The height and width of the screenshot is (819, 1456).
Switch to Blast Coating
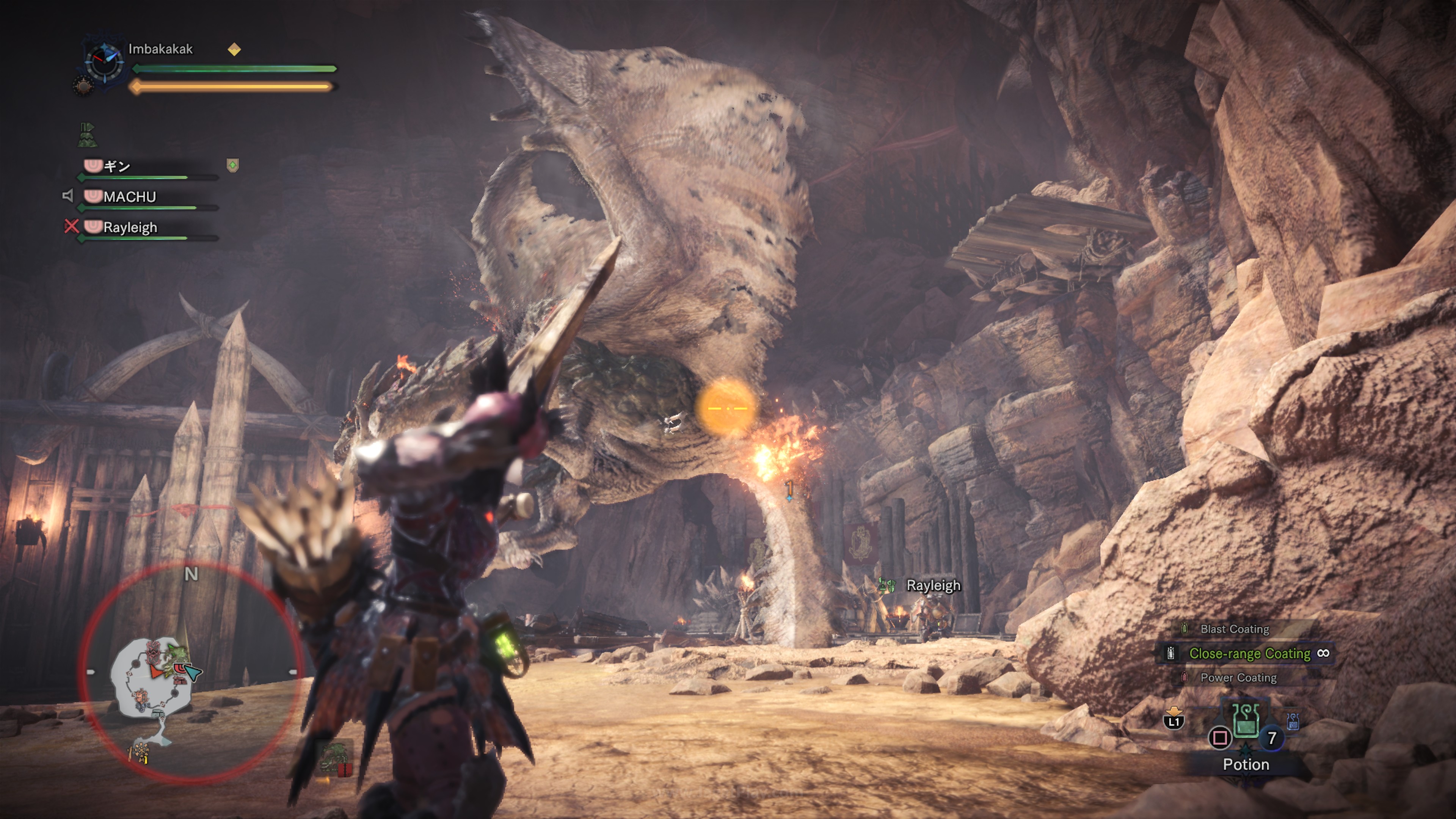click(x=1235, y=629)
